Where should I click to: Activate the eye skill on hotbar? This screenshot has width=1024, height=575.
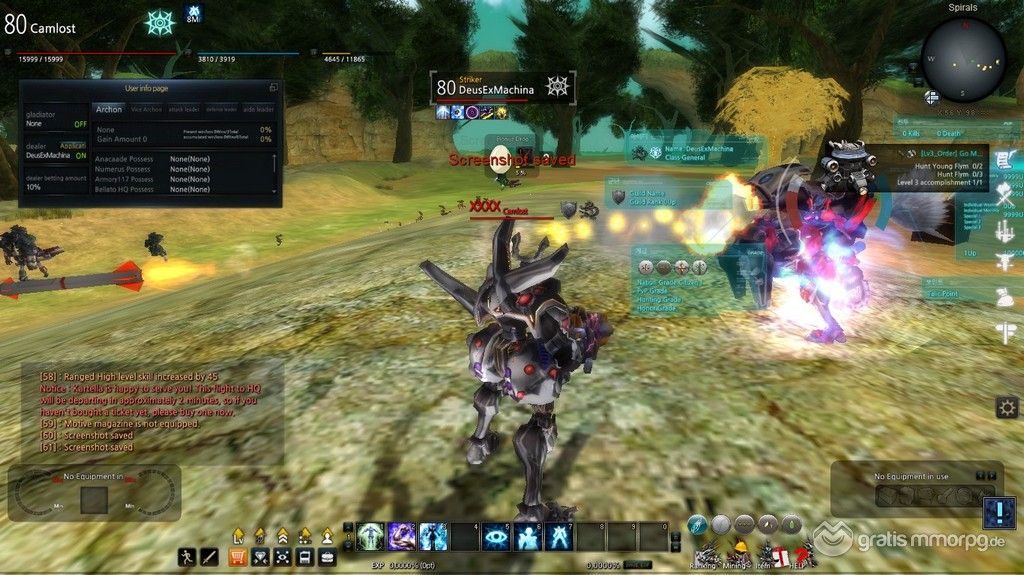point(495,537)
